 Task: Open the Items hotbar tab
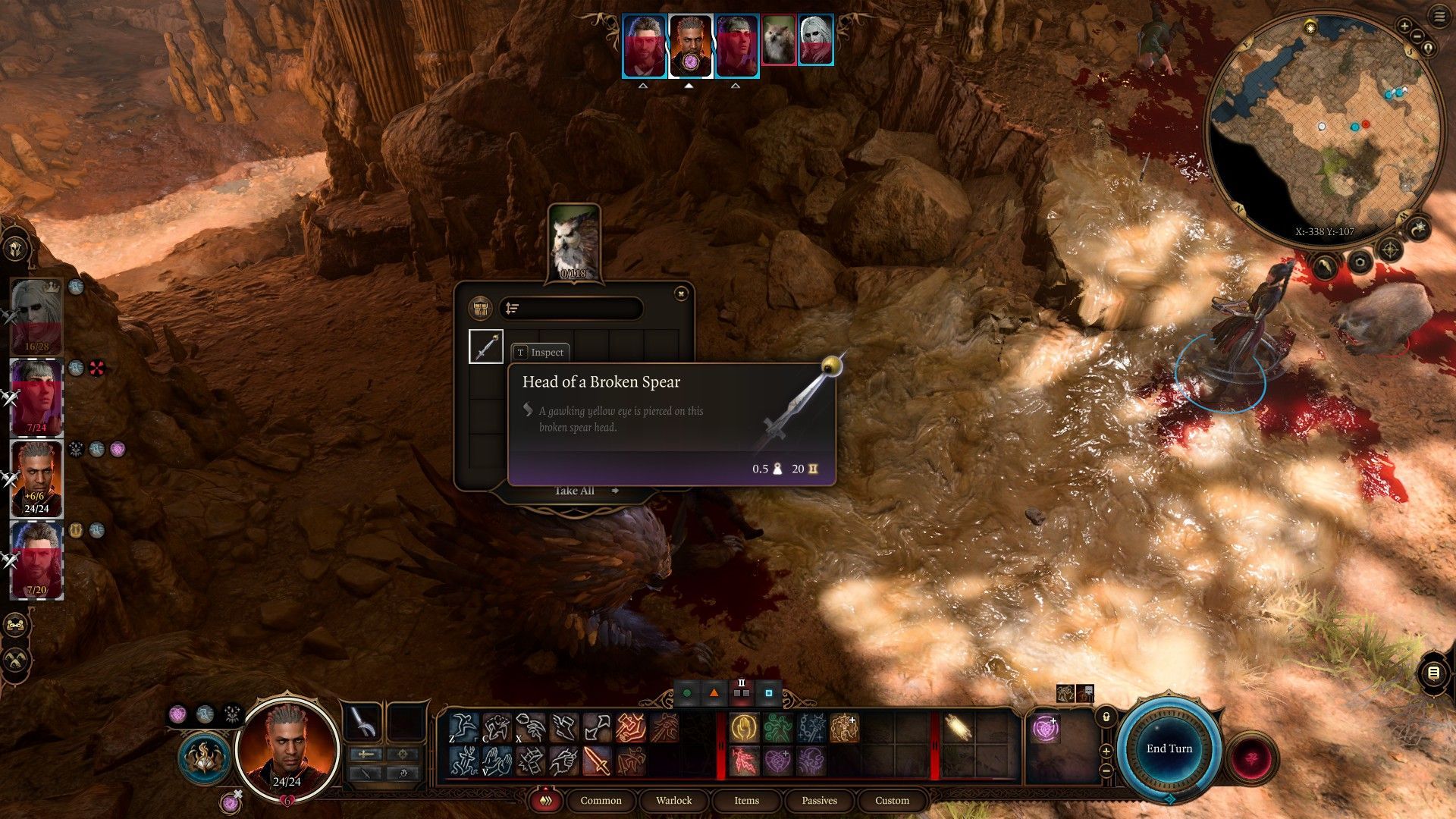coord(746,800)
